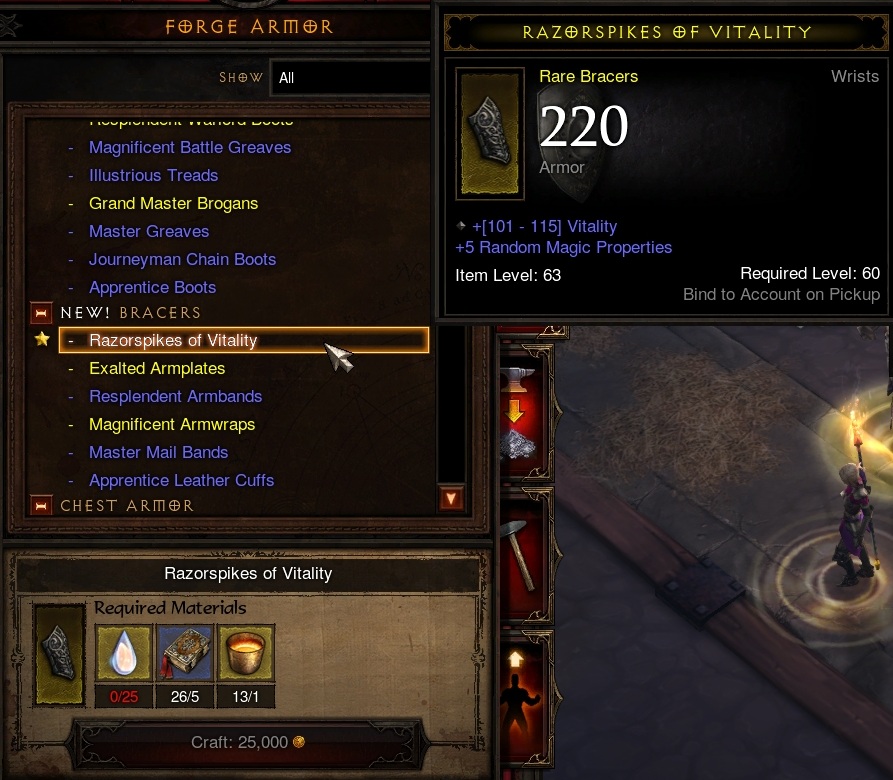Choose Apprentice Leather Cuffs recipe
This screenshot has height=780, width=893.
[181, 481]
